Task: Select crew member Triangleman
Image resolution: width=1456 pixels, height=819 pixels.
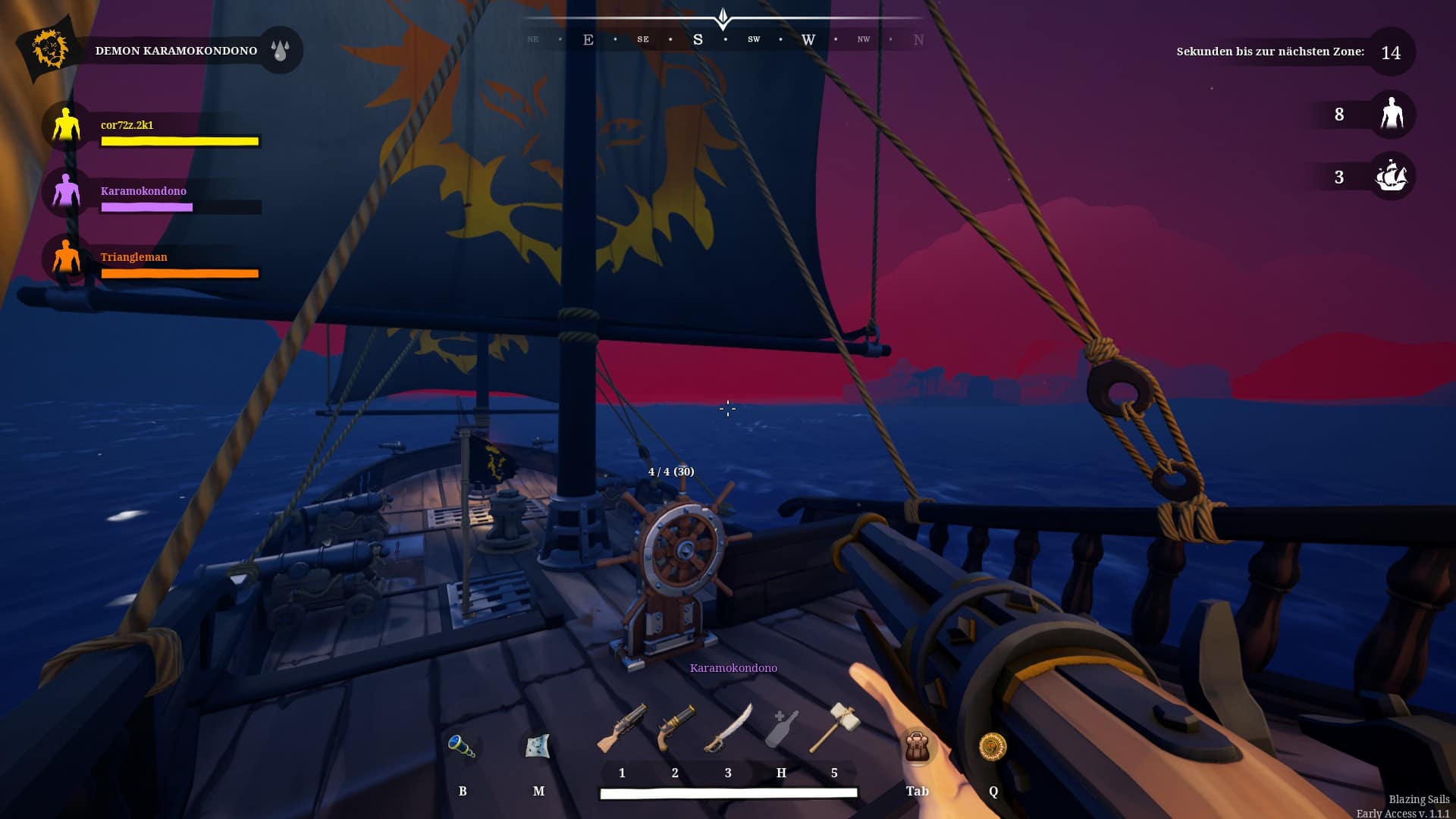Action: coord(67,257)
